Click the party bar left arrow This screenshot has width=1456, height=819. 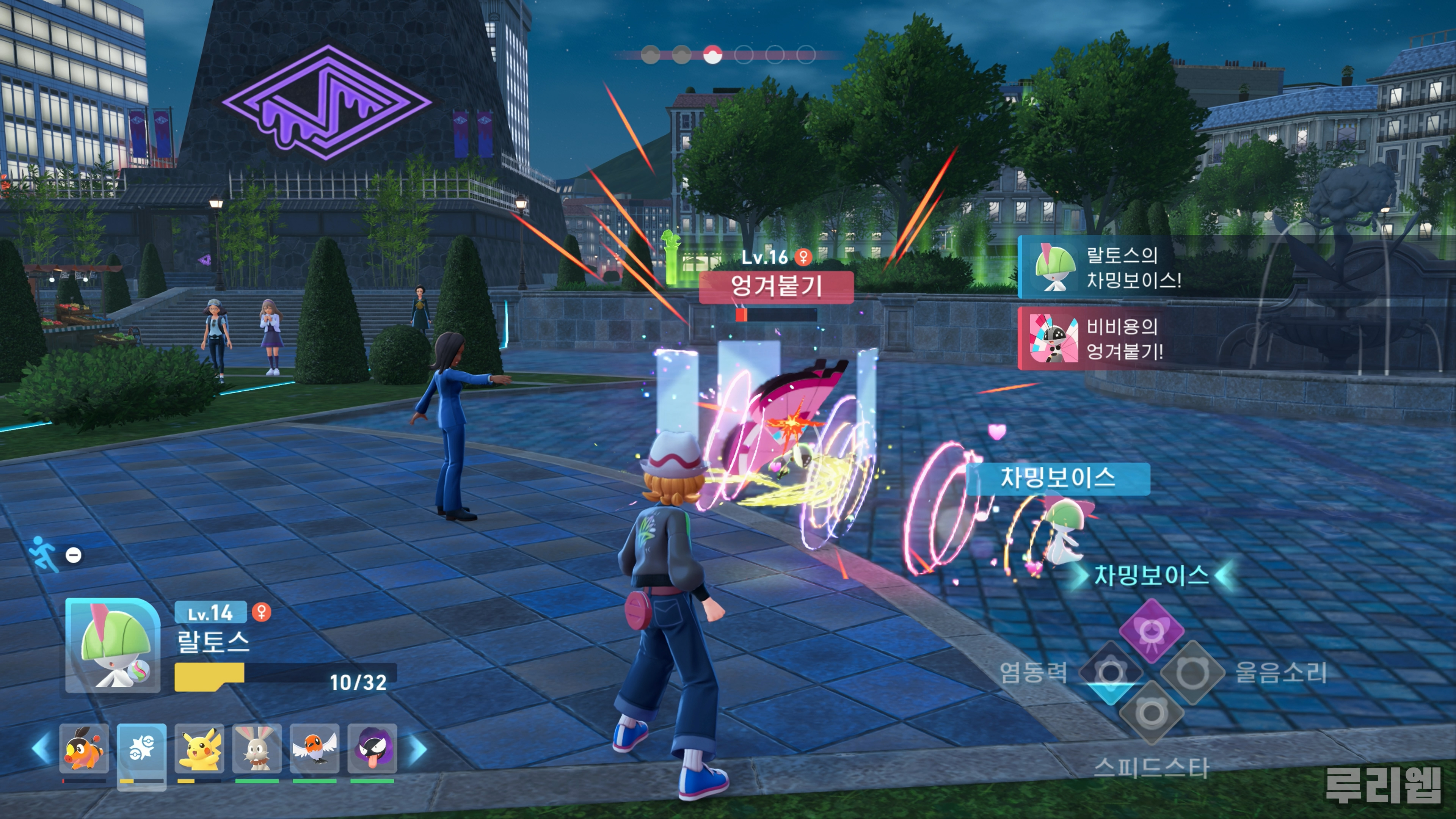pos(41,749)
